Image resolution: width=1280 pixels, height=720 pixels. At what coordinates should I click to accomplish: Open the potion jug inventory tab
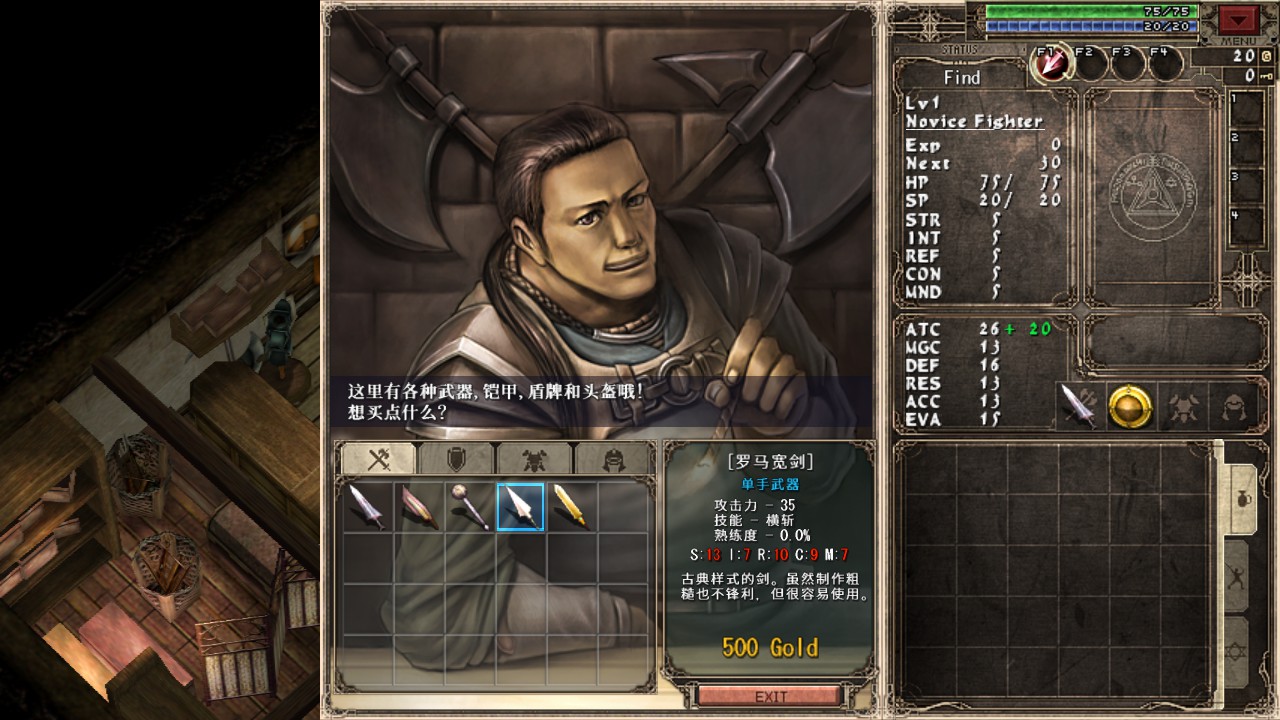pos(1240,500)
